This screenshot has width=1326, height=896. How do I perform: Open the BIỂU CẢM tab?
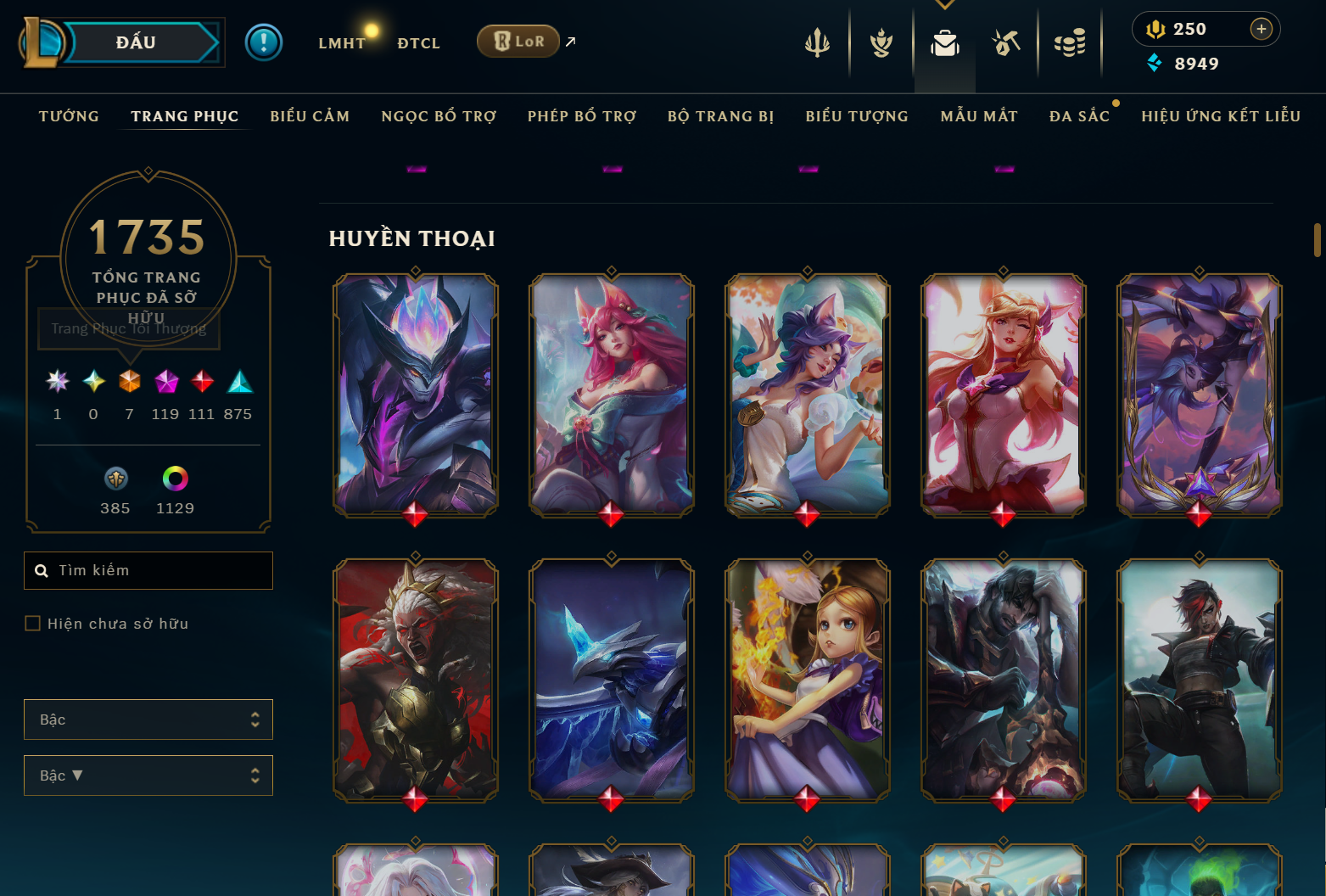click(x=310, y=116)
